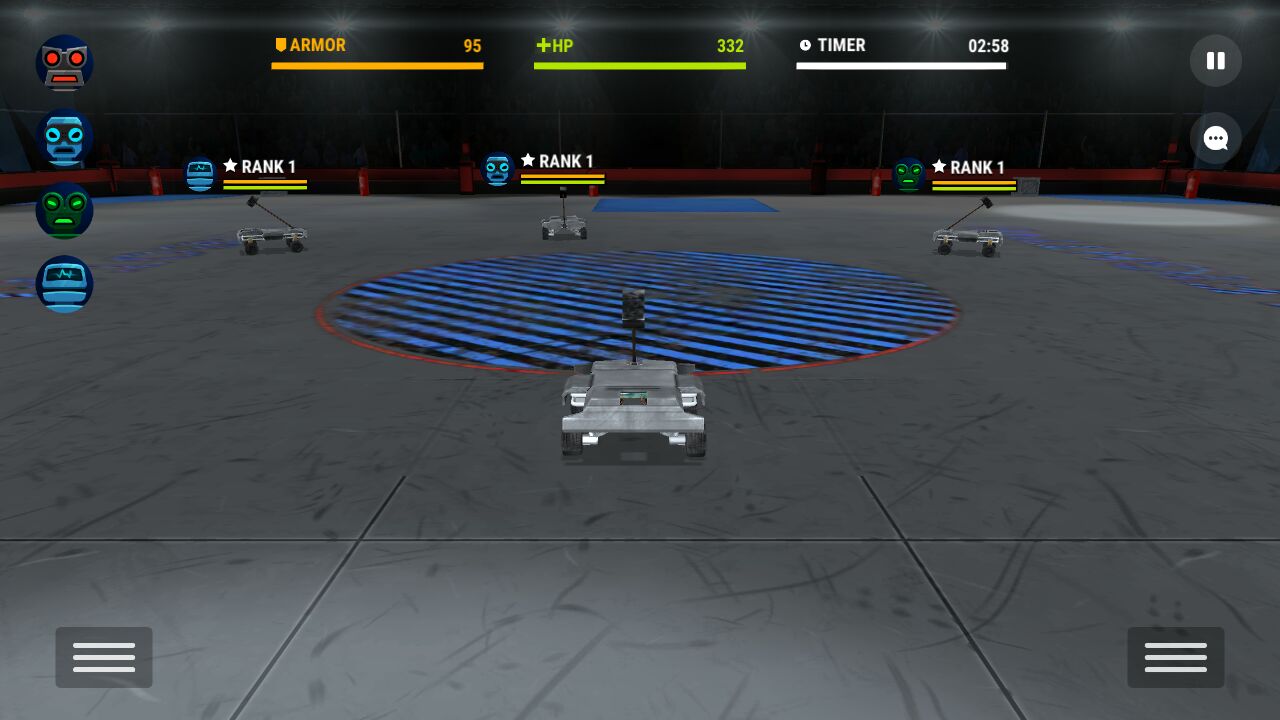Select the cyan-eyed robot avatar in the sidebar
The width and height of the screenshot is (1280, 720).
[x=65, y=137]
